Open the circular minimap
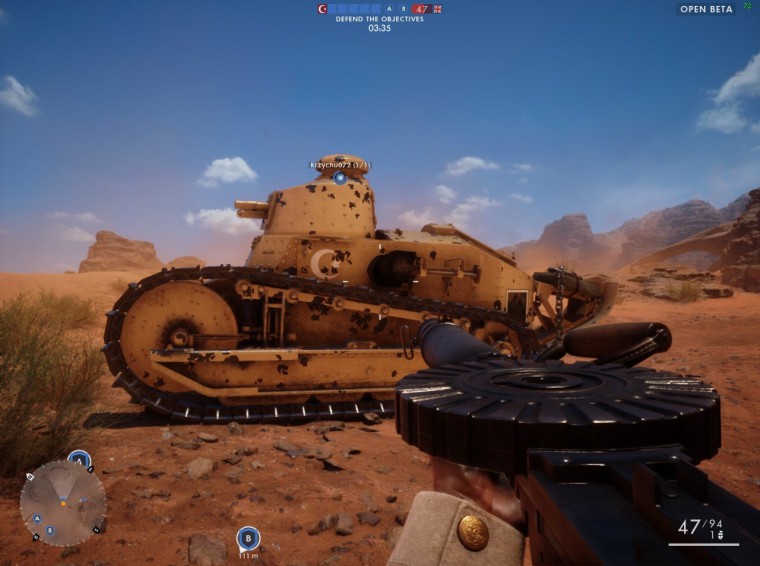The image size is (760, 566). (x=62, y=503)
